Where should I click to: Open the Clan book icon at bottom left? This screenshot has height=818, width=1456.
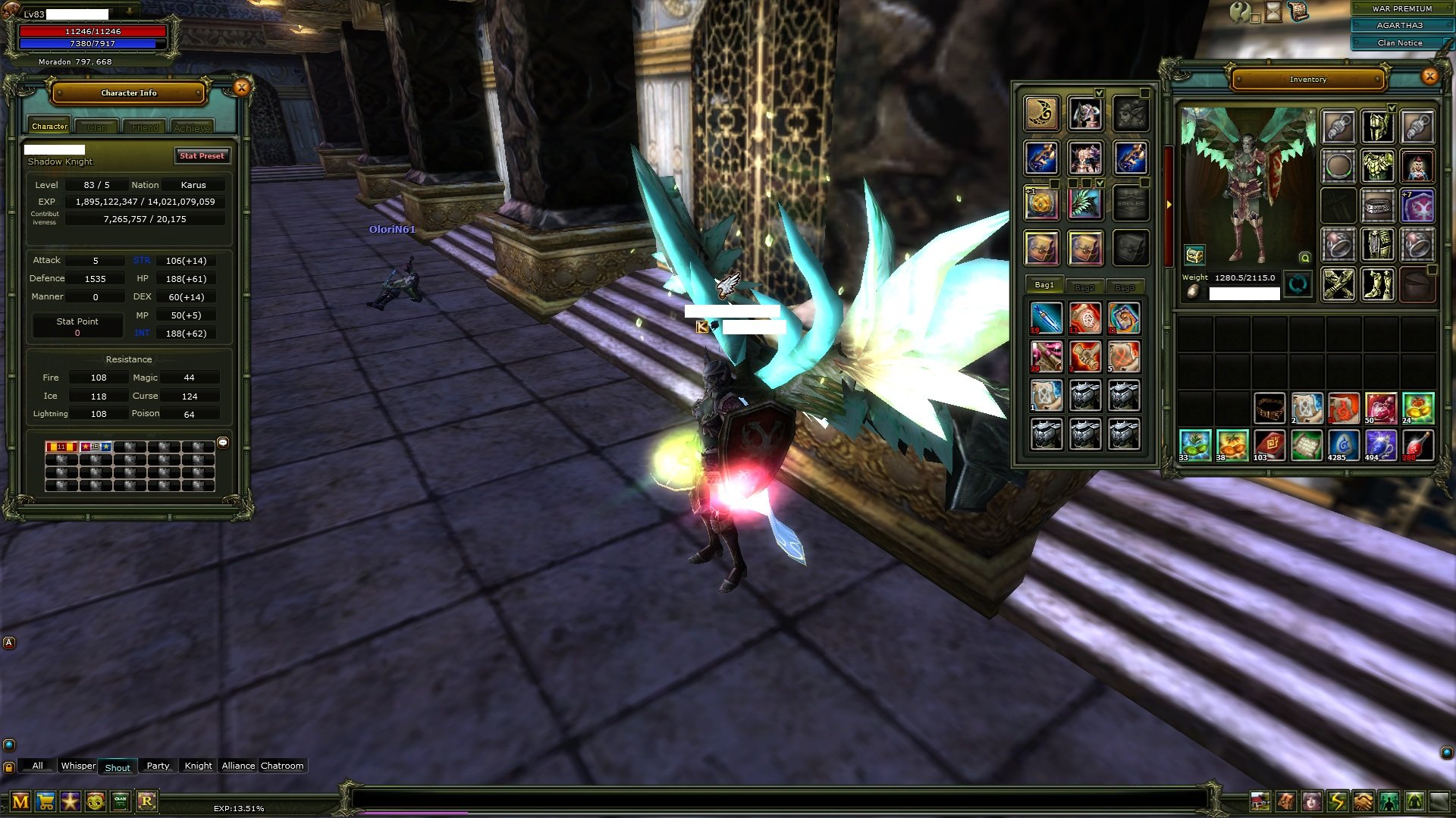coord(121,801)
